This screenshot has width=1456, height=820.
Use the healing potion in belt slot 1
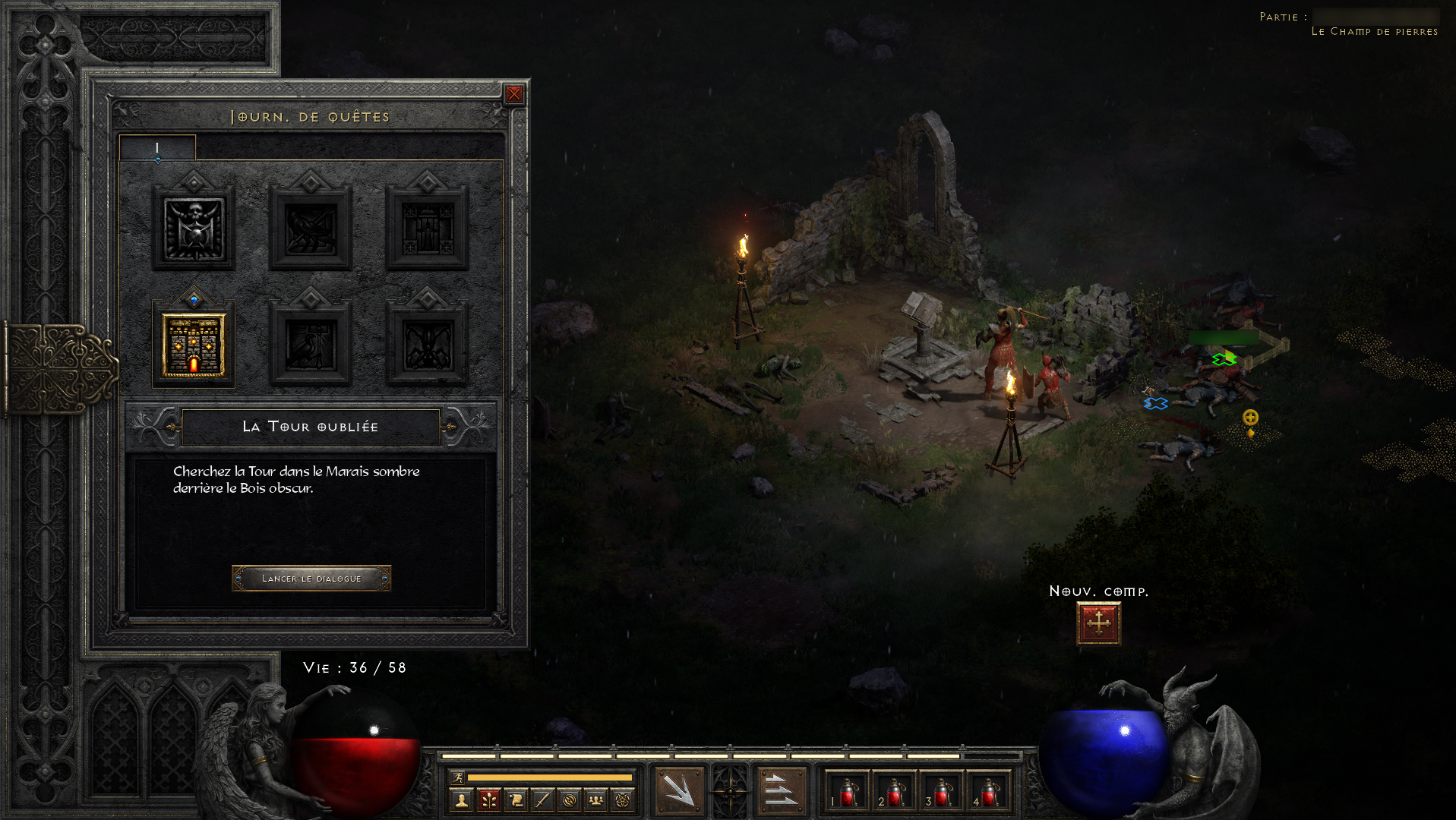pos(848,792)
